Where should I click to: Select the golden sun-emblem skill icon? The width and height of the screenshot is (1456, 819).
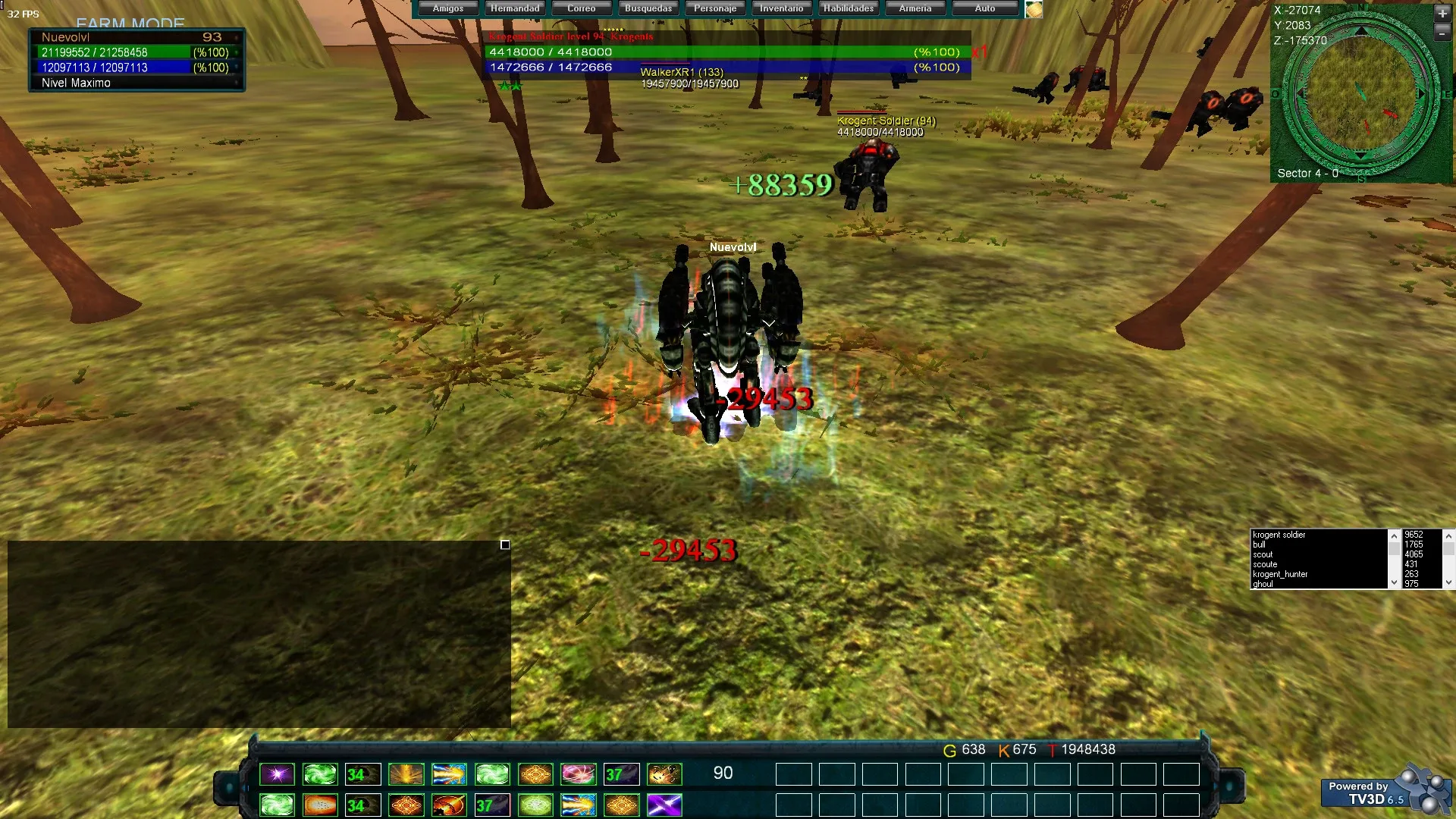tap(536, 773)
